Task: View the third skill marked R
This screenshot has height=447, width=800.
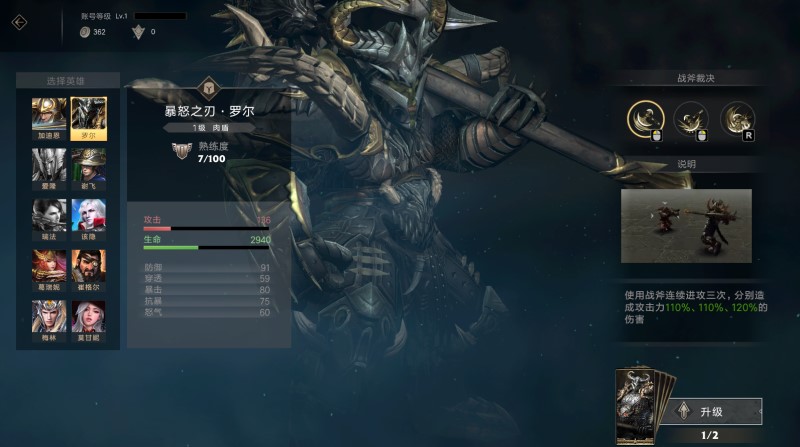Action: [x=737, y=119]
